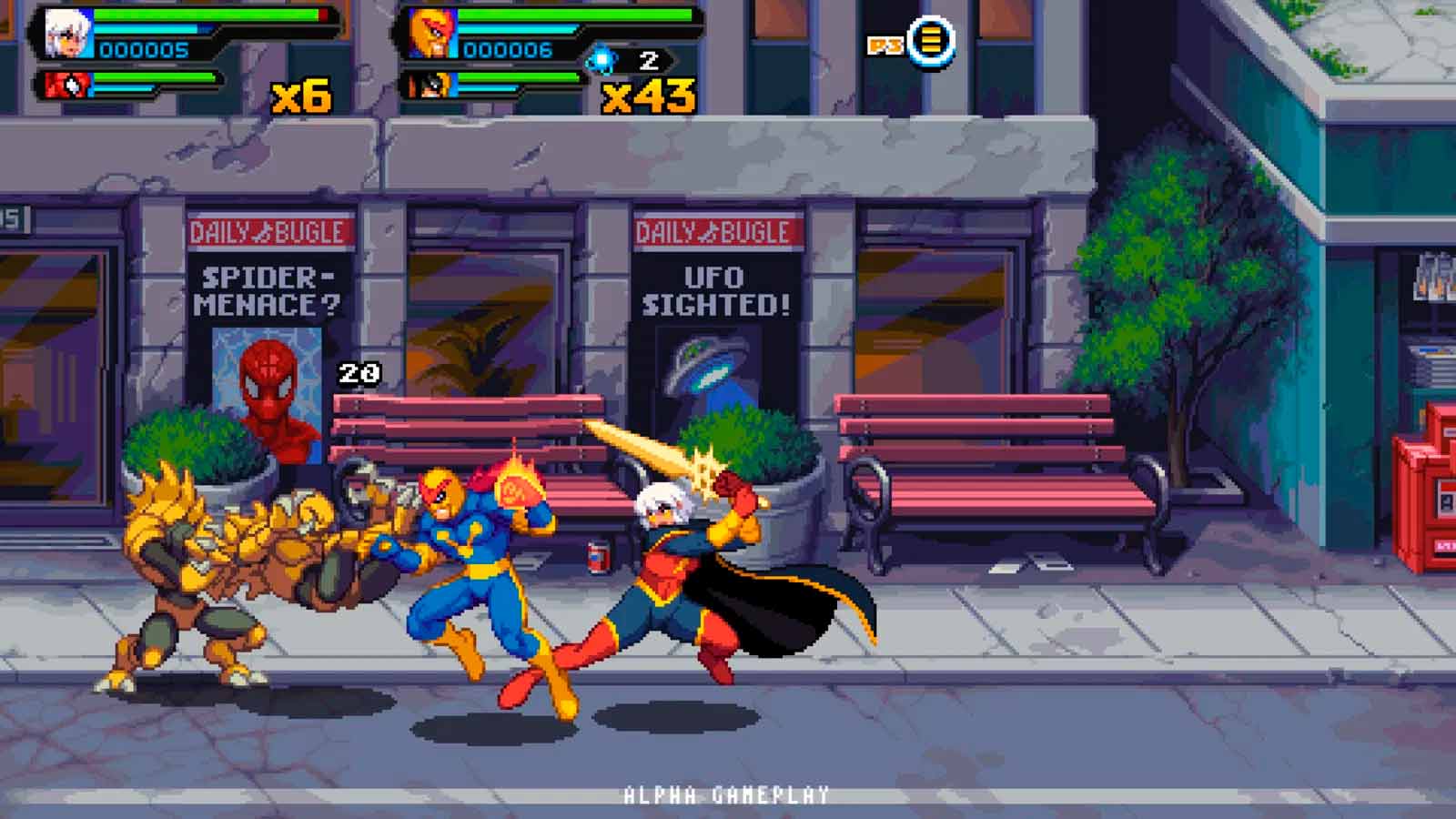Click the red masked partner portrait
The height and width of the screenshot is (819, 1456).
(67, 86)
